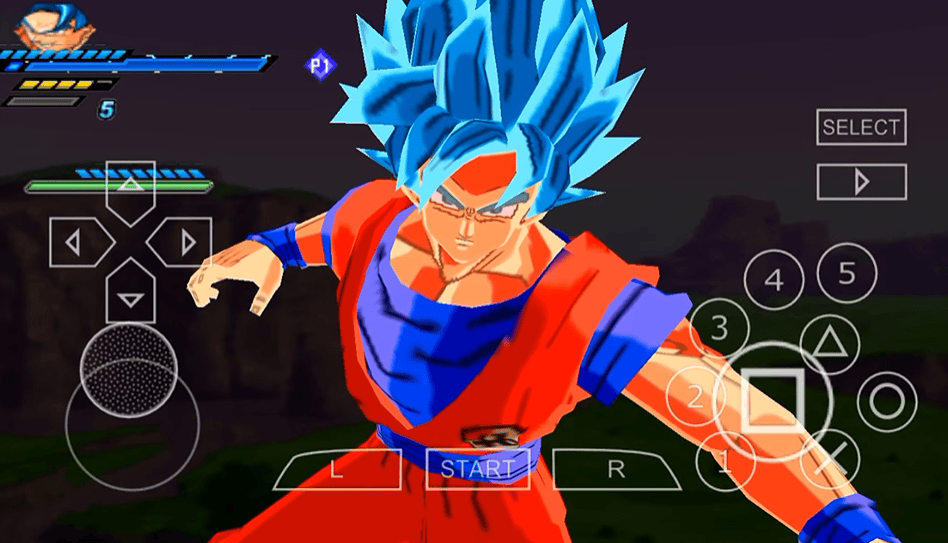Screen dimensions: 948x543
Task: Tap the D-pad down arrow
Action: click(x=130, y=294)
